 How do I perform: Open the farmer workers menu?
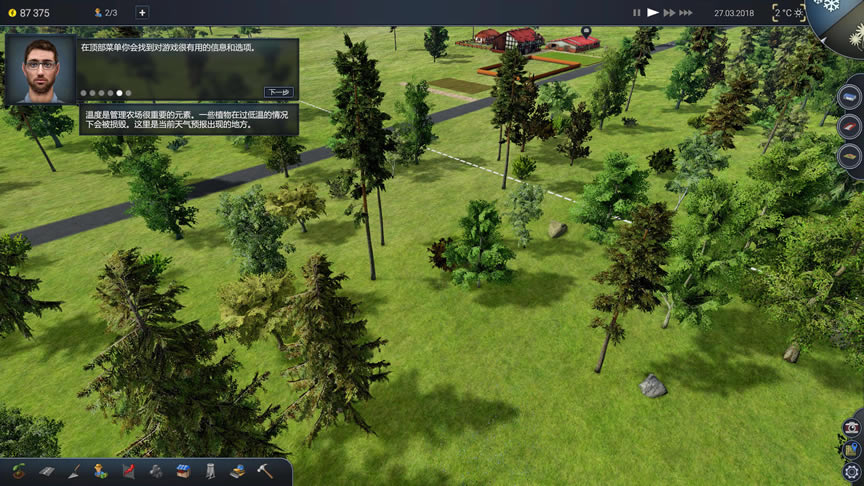[x=101, y=471]
